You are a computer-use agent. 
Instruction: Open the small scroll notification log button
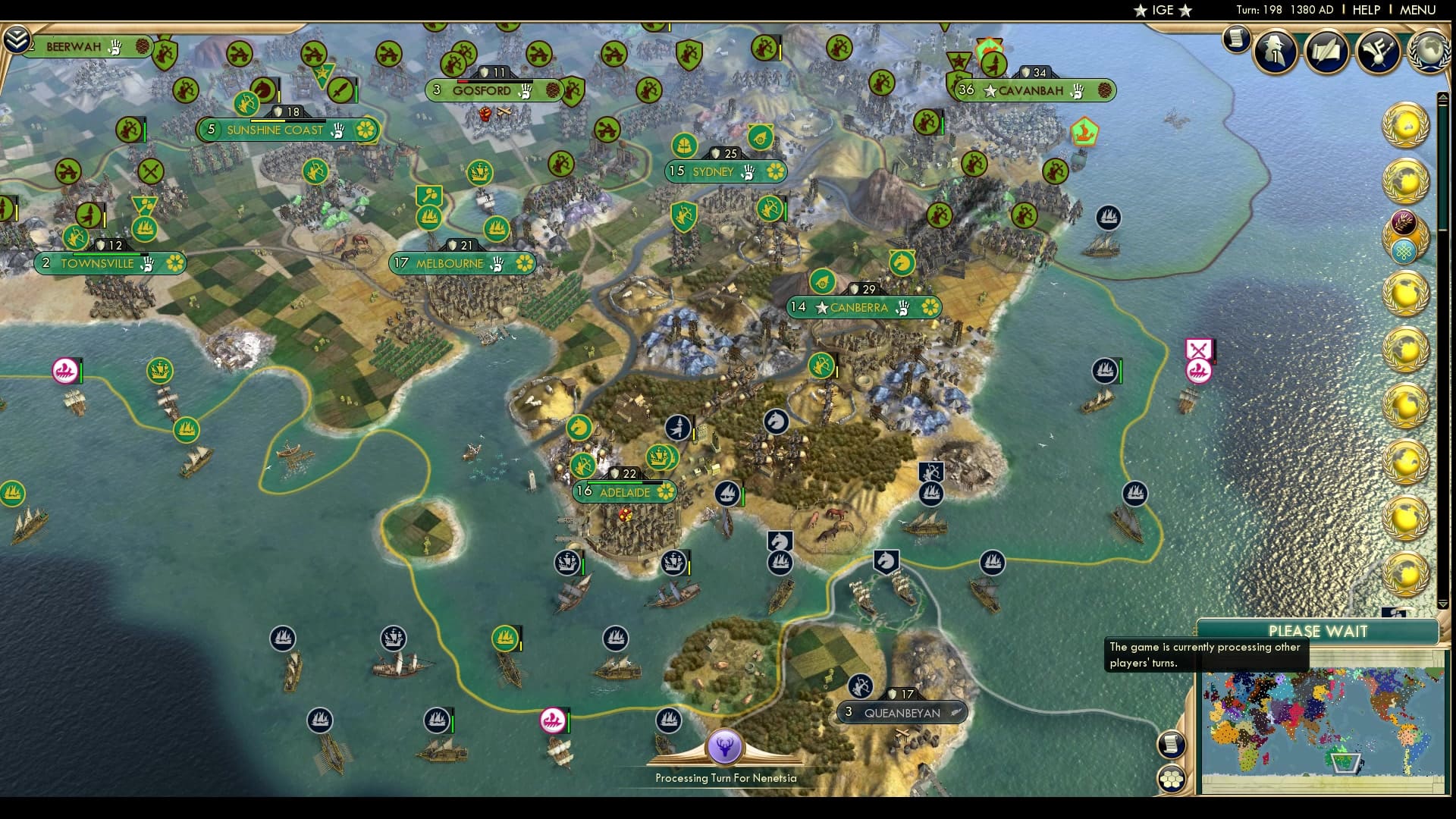coord(1236,39)
